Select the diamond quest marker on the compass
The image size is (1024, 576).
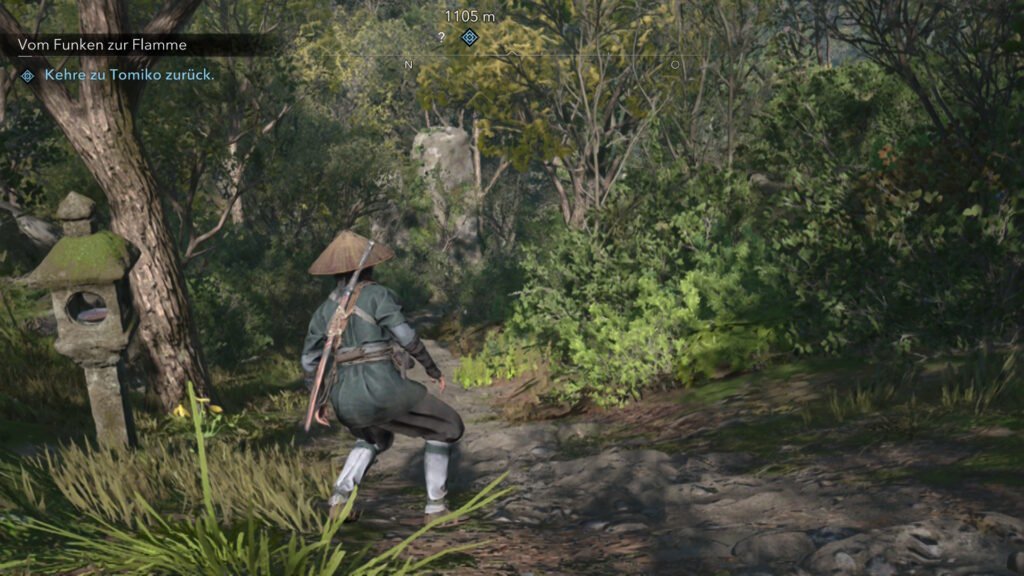[x=470, y=37]
